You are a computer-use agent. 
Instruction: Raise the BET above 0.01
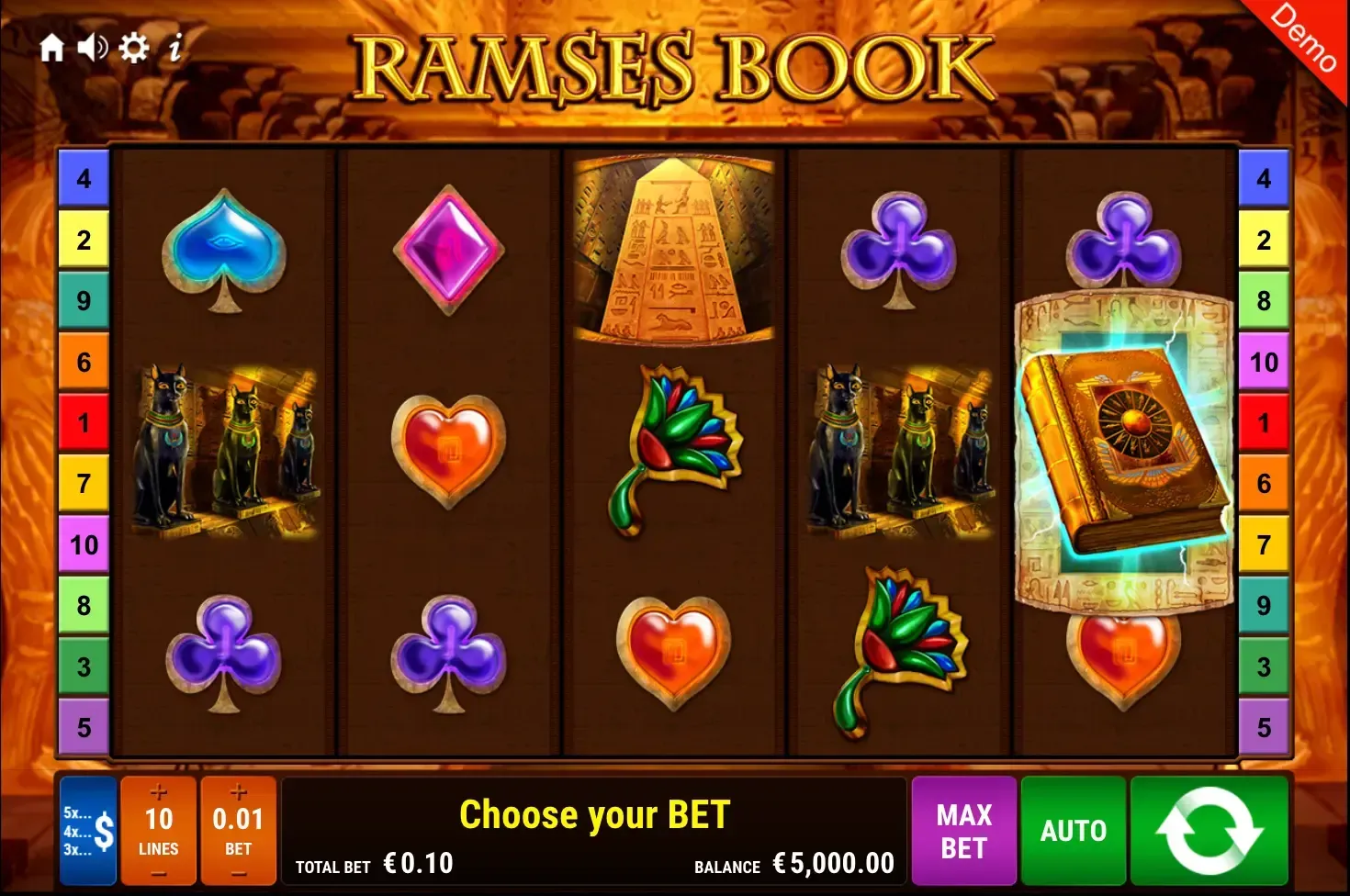238,791
